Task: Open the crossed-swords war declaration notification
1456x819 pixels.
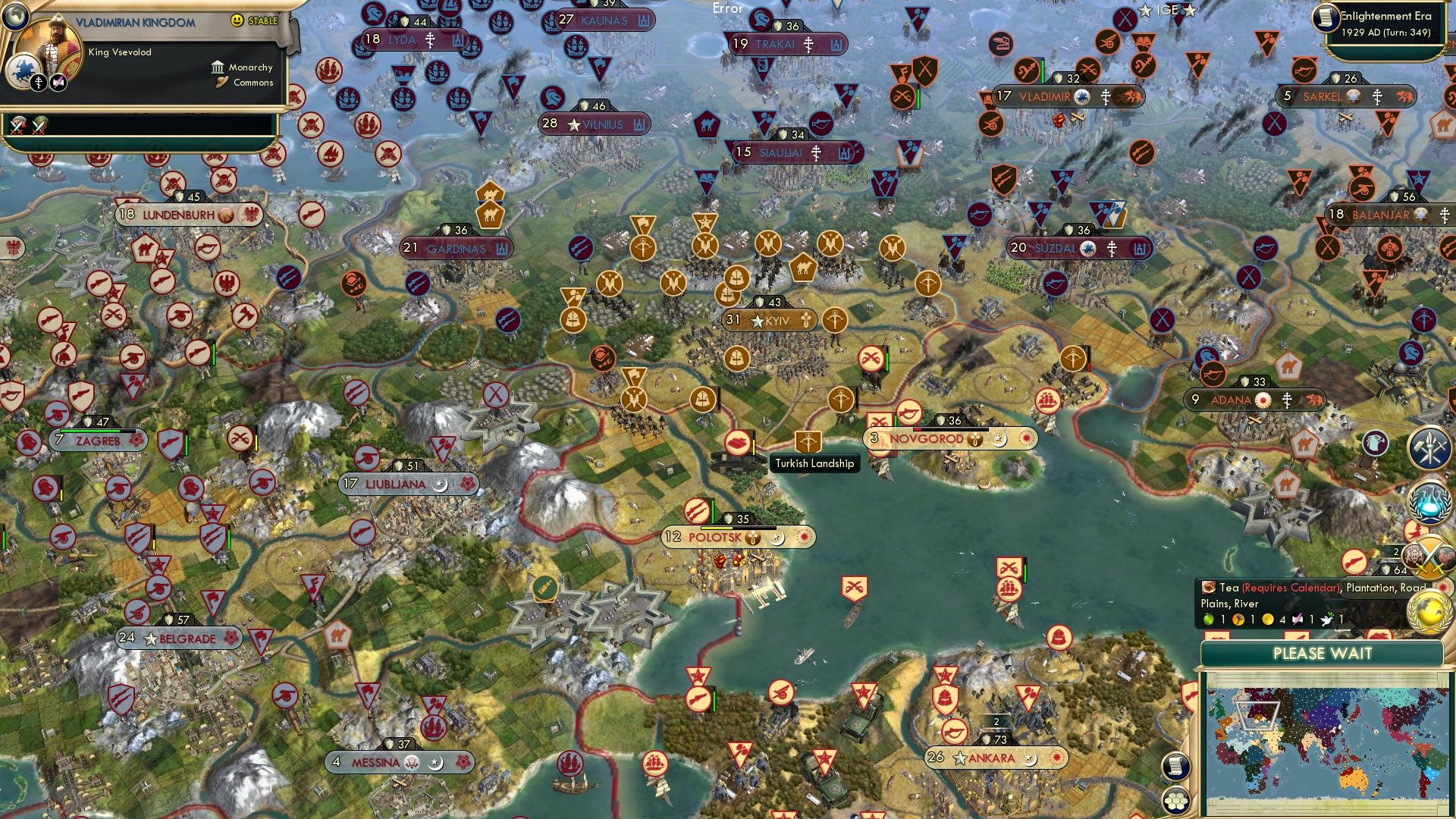Action: pos(1429,557)
